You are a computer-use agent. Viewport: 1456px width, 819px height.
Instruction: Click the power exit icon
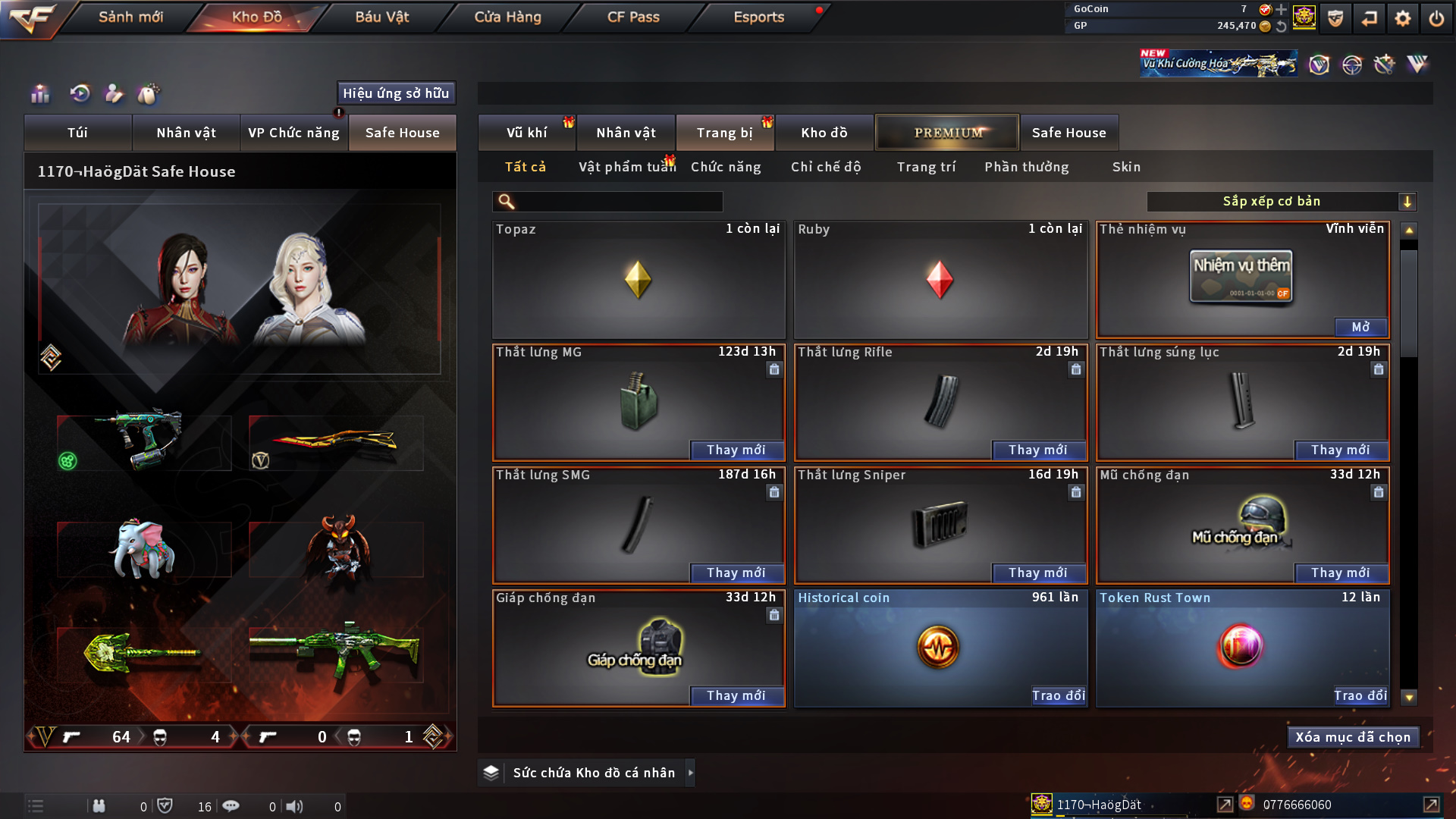click(x=1436, y=18)
